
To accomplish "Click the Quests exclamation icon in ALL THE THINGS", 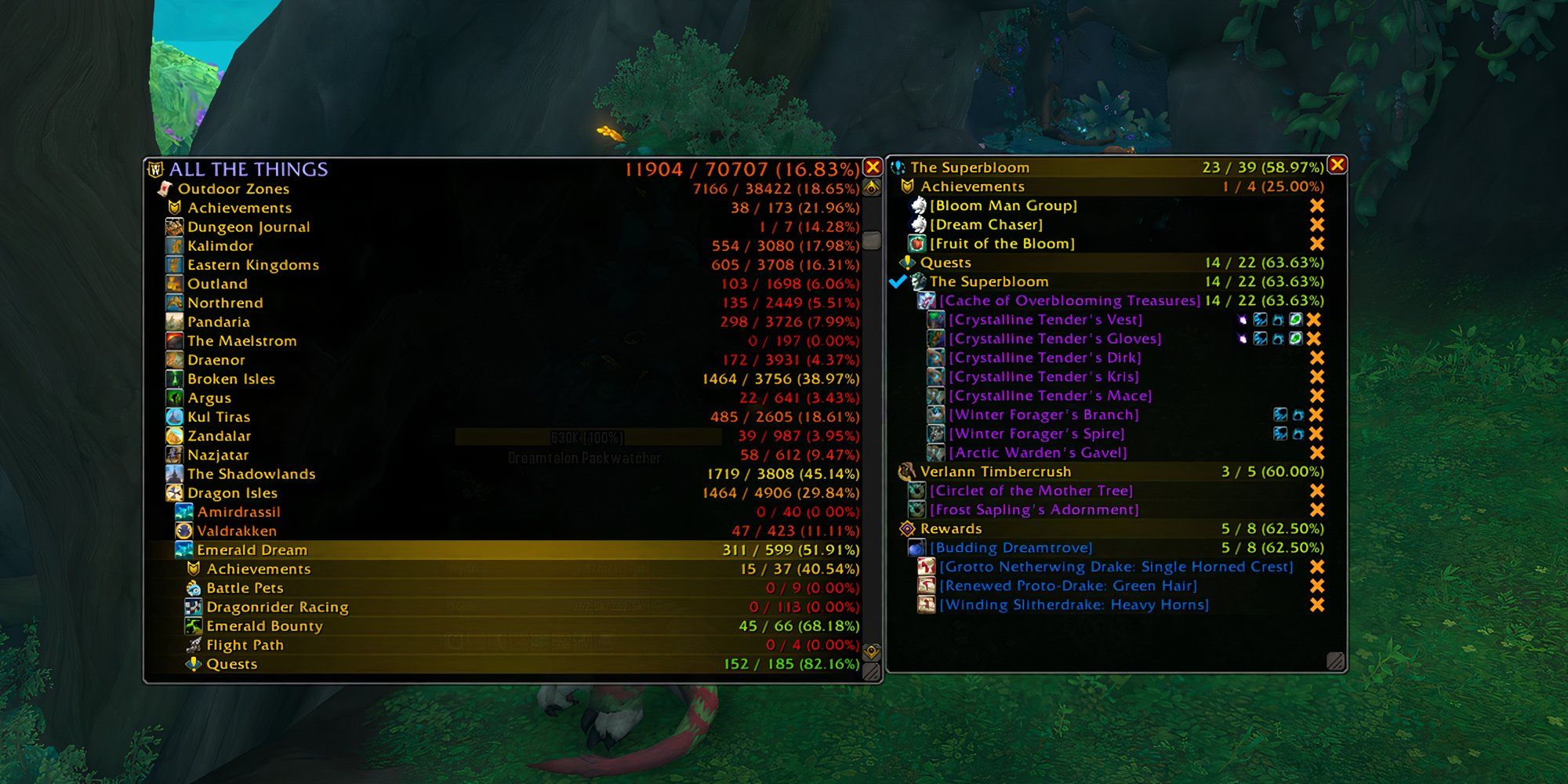I will click(x=193, y=663).
